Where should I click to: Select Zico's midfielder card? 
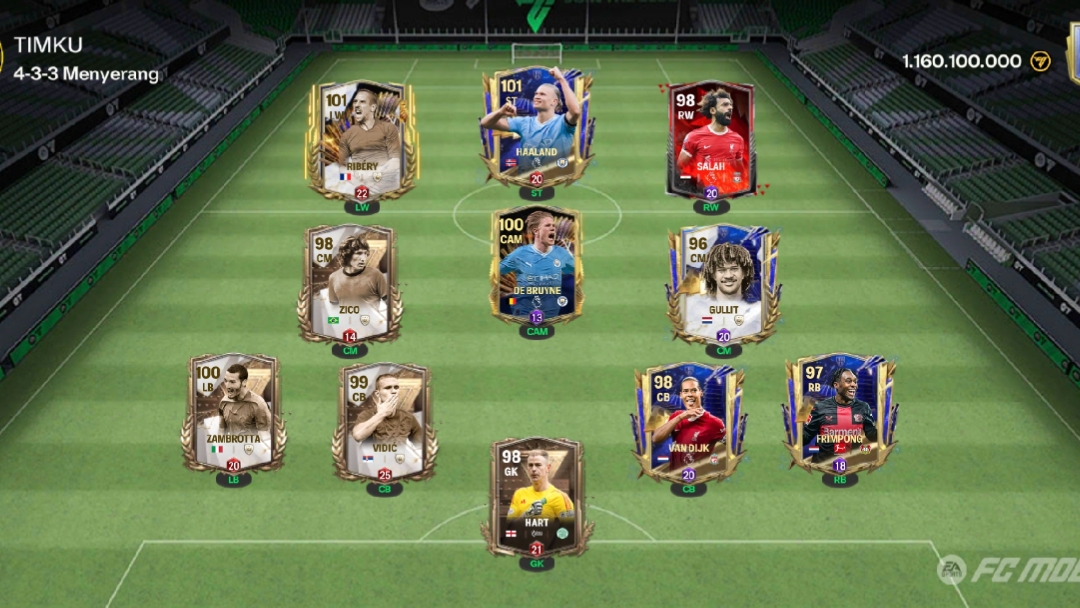click(x=349, y=283)
